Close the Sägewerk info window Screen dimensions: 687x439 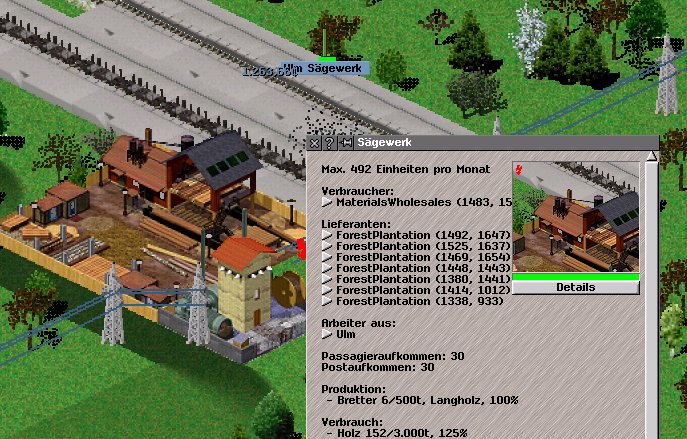point(314,143)
